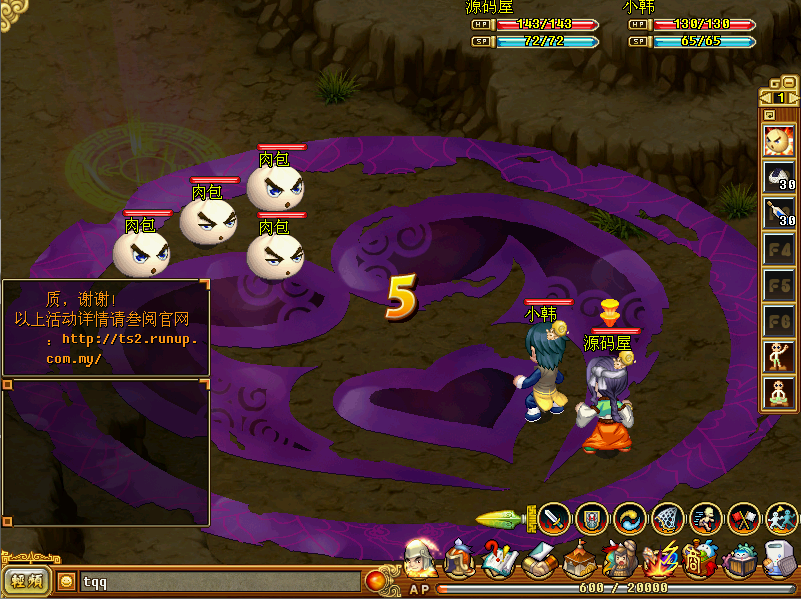Use the capture net command
801x599 pixels.
pyautogui.click(x=667, y=518)
